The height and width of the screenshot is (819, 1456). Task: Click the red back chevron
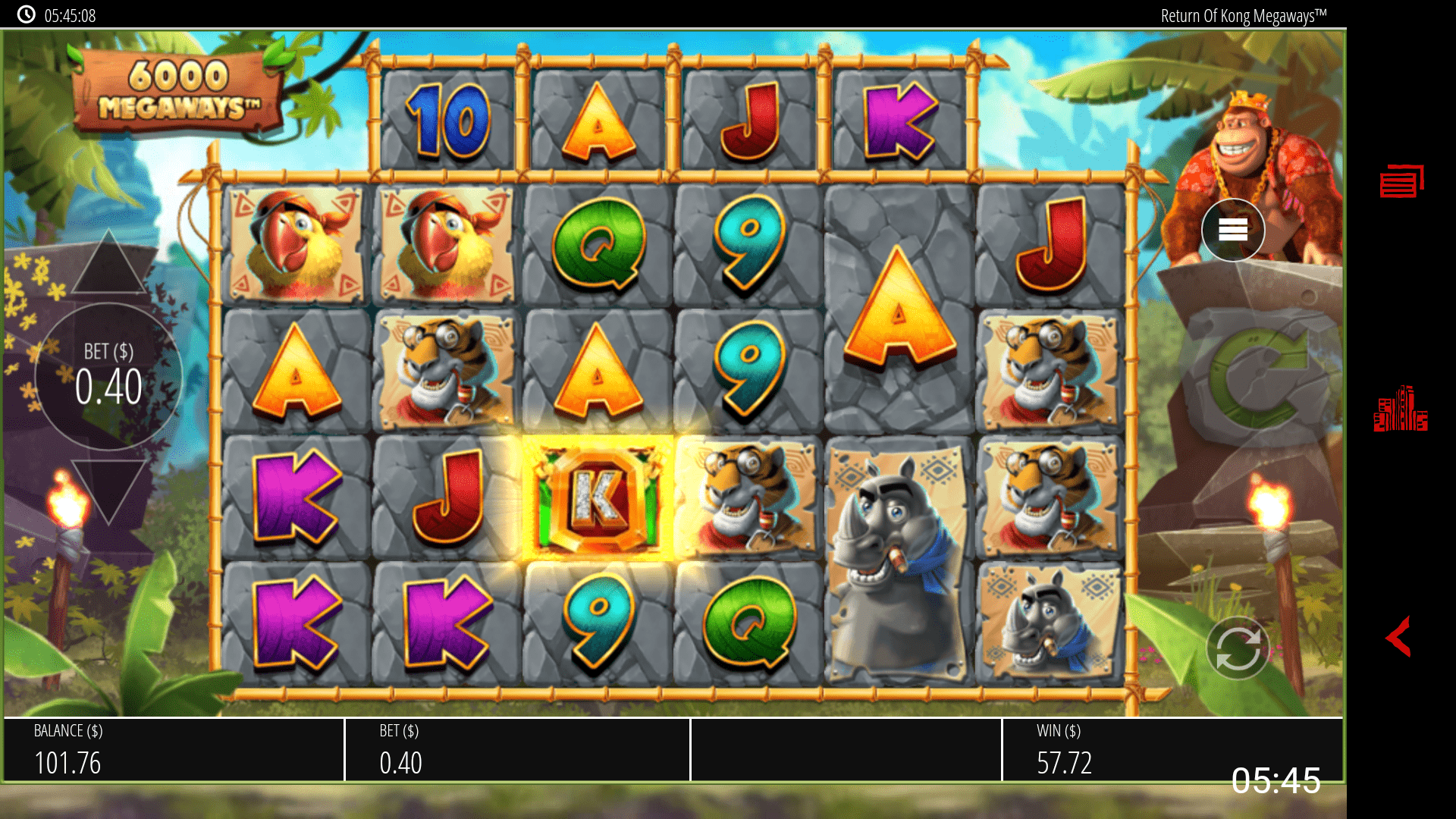click(1398, 635)
